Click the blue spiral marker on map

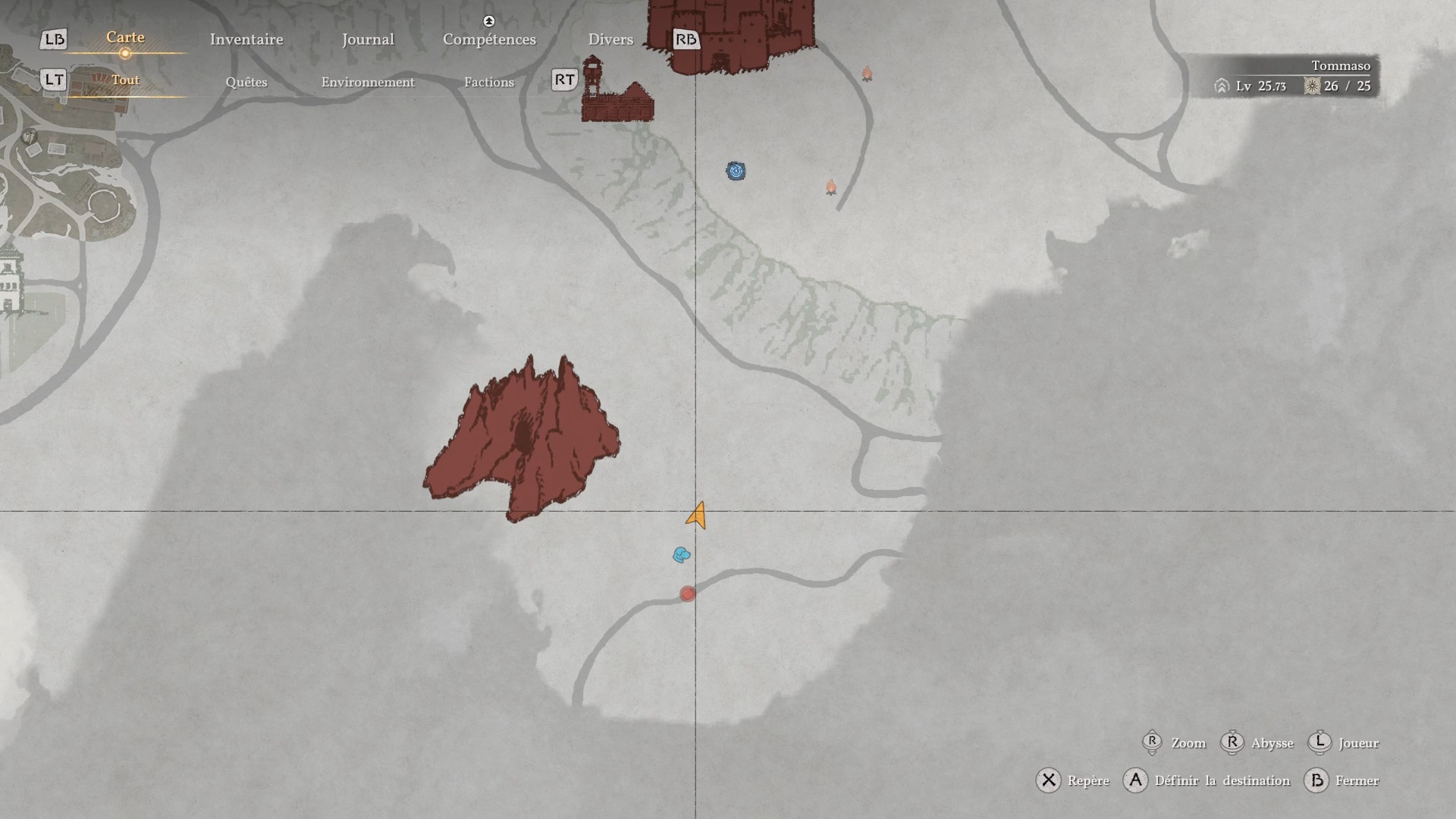(x=736, y=171)
